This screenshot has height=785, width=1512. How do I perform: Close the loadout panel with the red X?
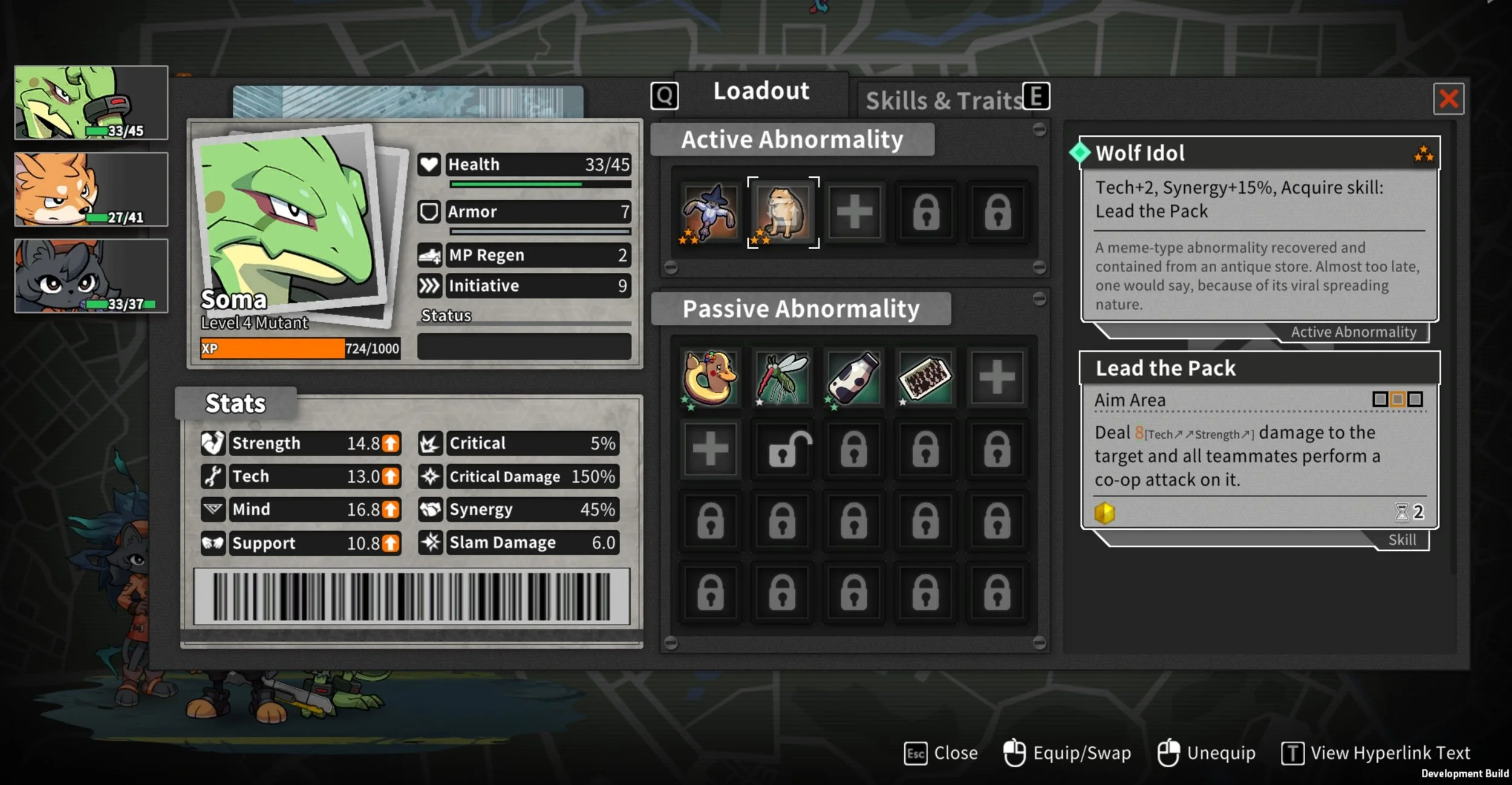1448,99
